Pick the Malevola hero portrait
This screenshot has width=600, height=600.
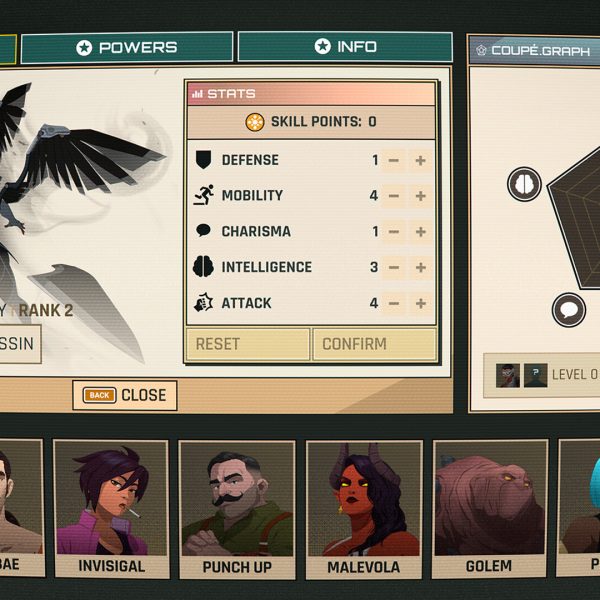[x=363, y=508]
